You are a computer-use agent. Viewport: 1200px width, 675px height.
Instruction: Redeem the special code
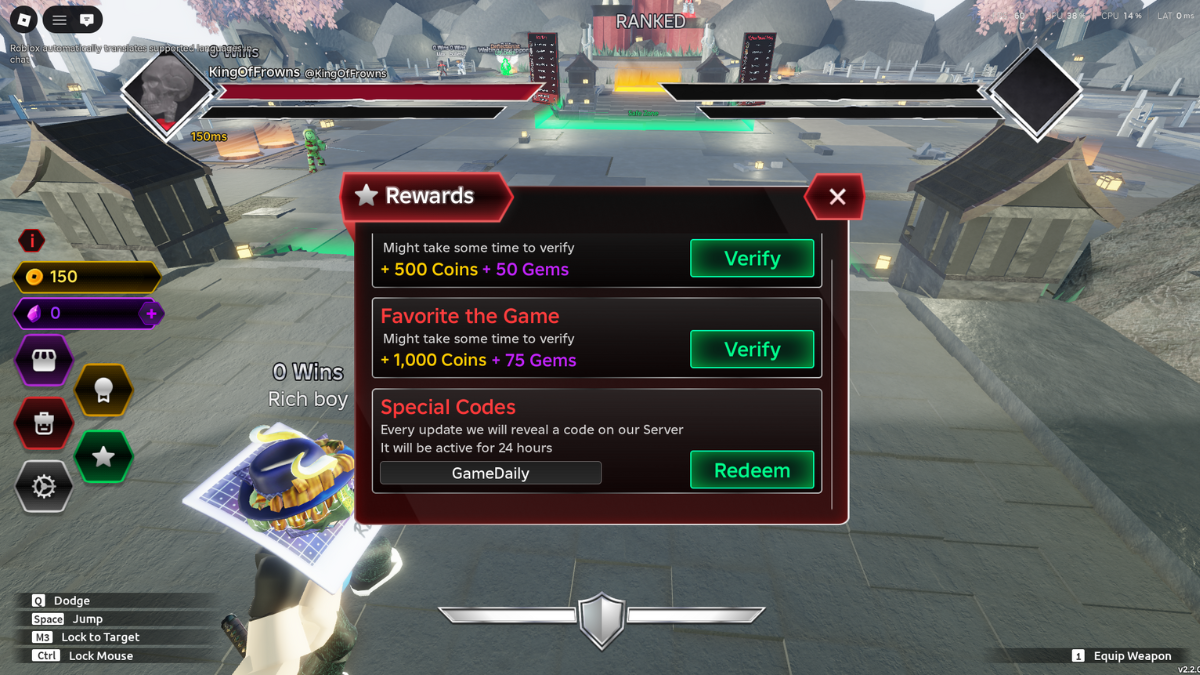(x=752, y=470)
